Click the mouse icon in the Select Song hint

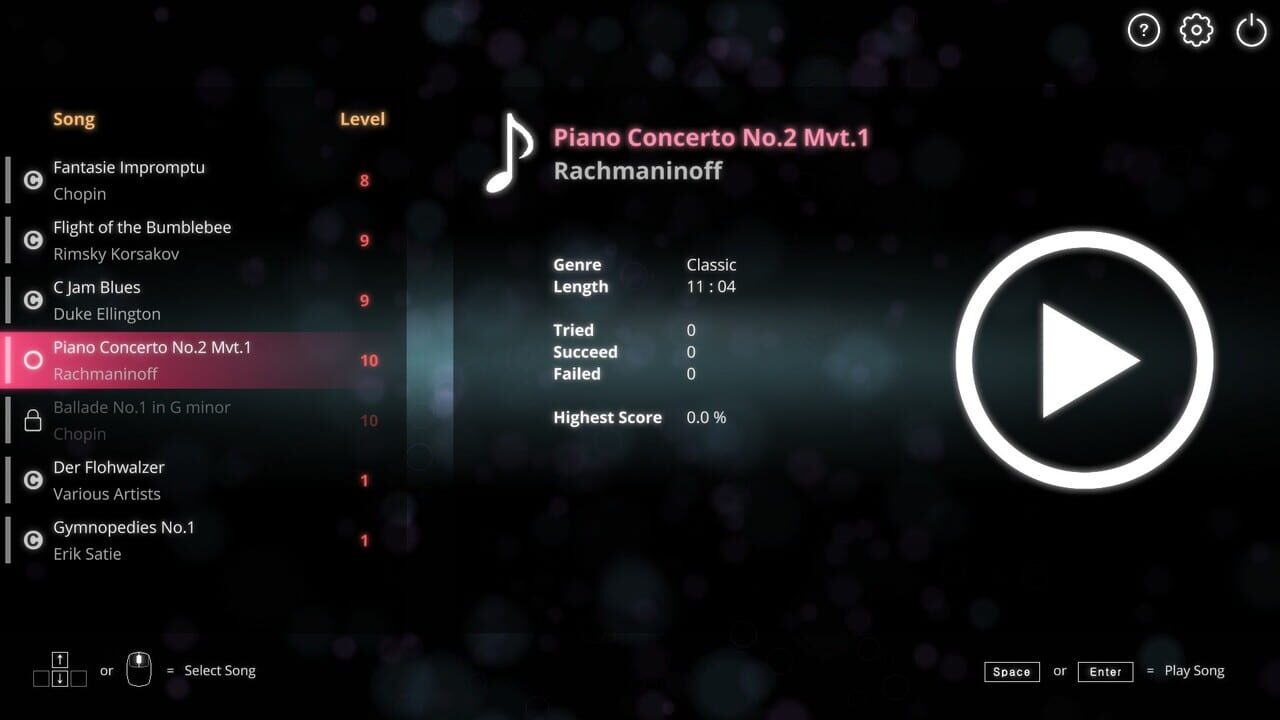click(x=139, y=669)
